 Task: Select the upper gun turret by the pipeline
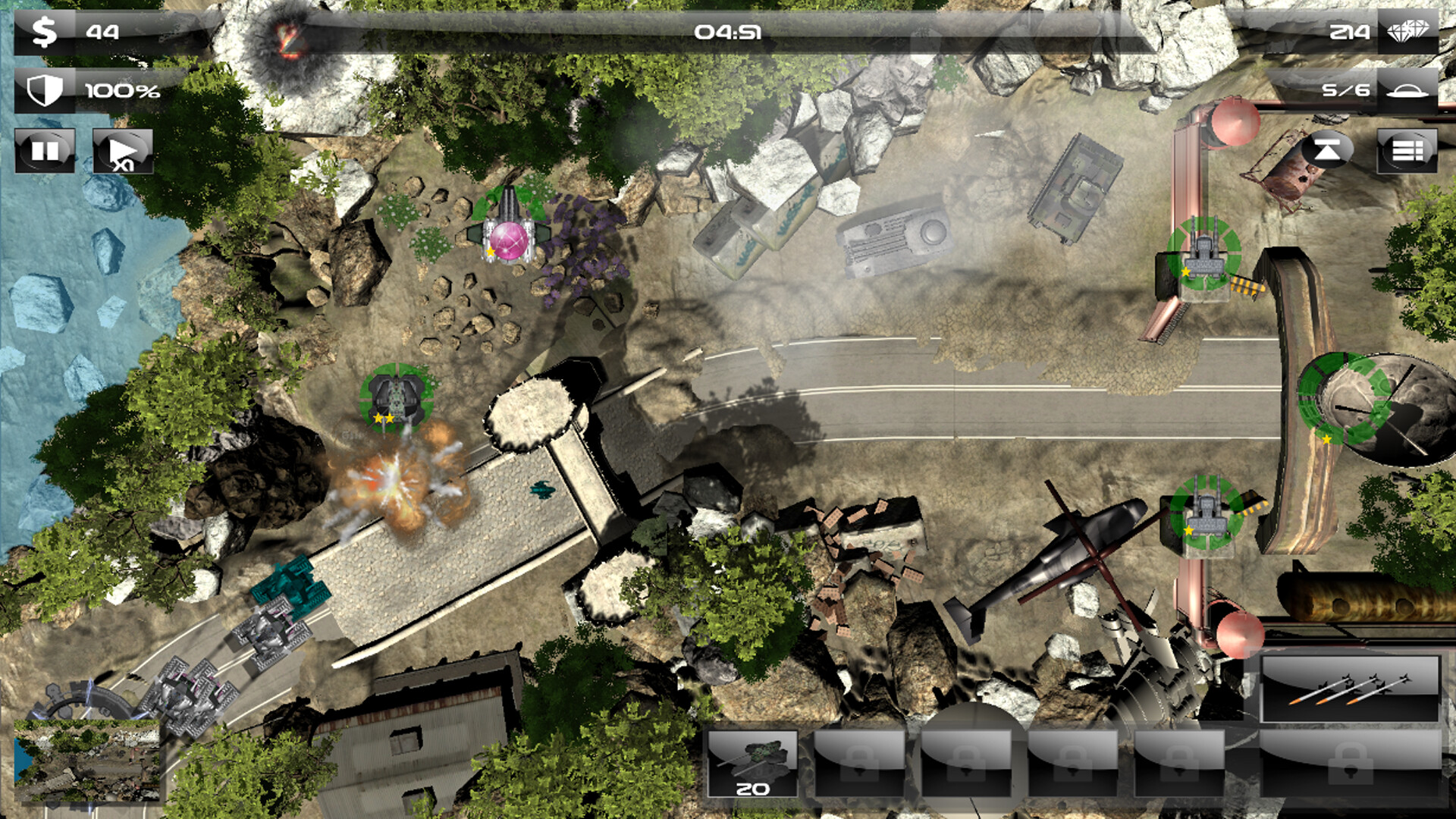coord(1202,254)
